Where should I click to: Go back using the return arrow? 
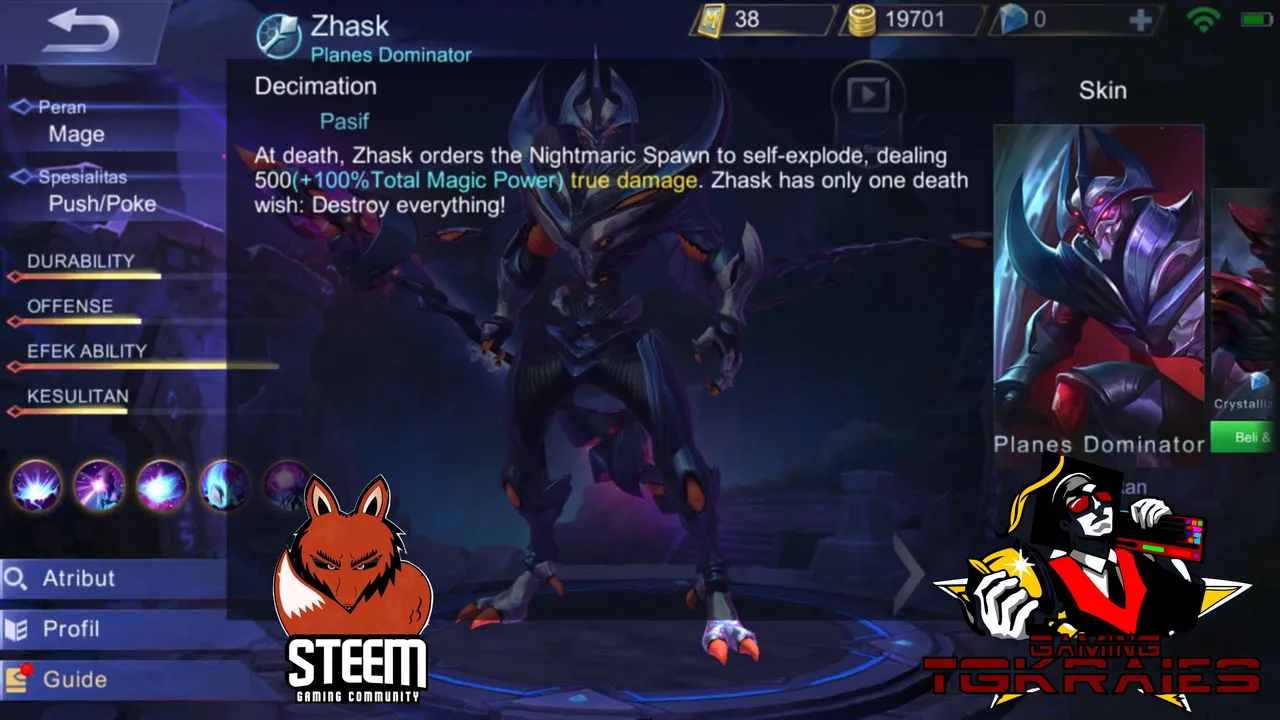click(82, 31)
